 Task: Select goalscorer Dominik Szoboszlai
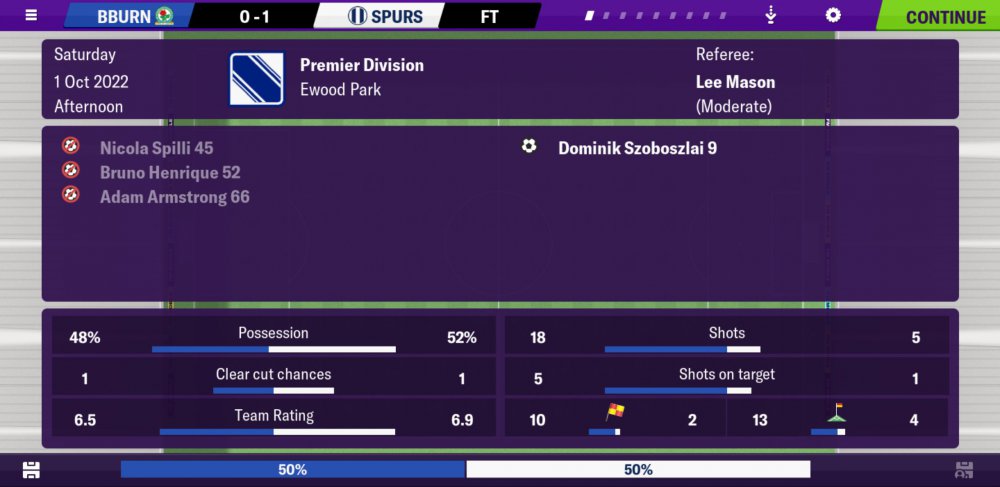637,148
